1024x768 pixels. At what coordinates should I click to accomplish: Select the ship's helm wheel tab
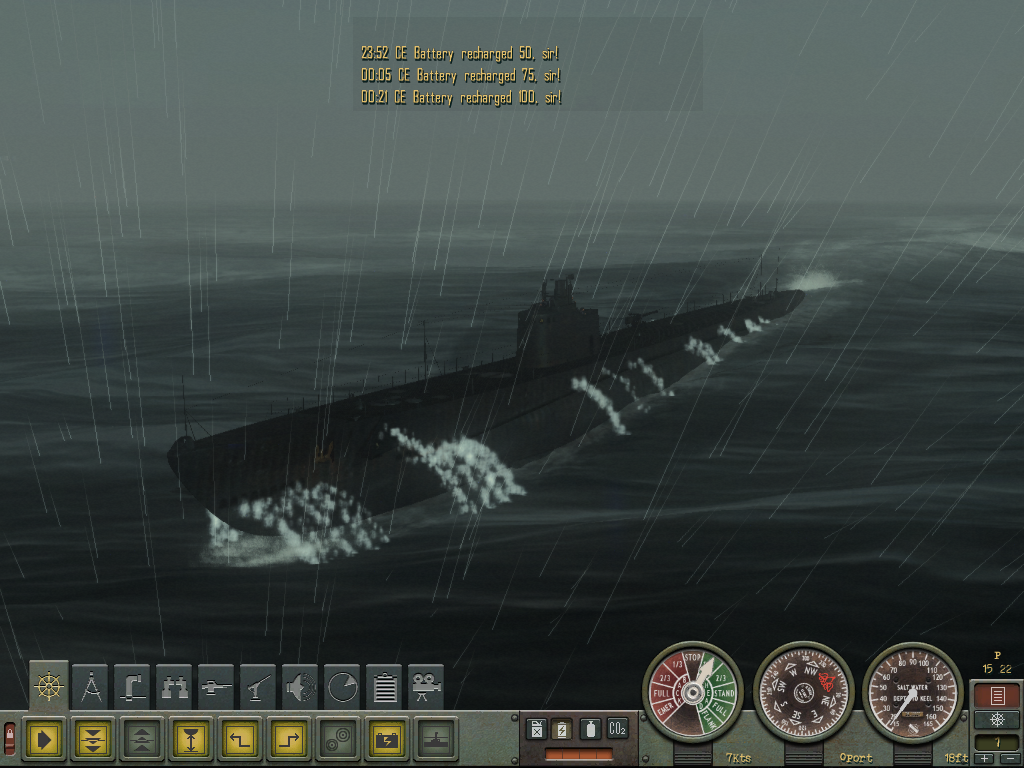[x=49, y=686]
